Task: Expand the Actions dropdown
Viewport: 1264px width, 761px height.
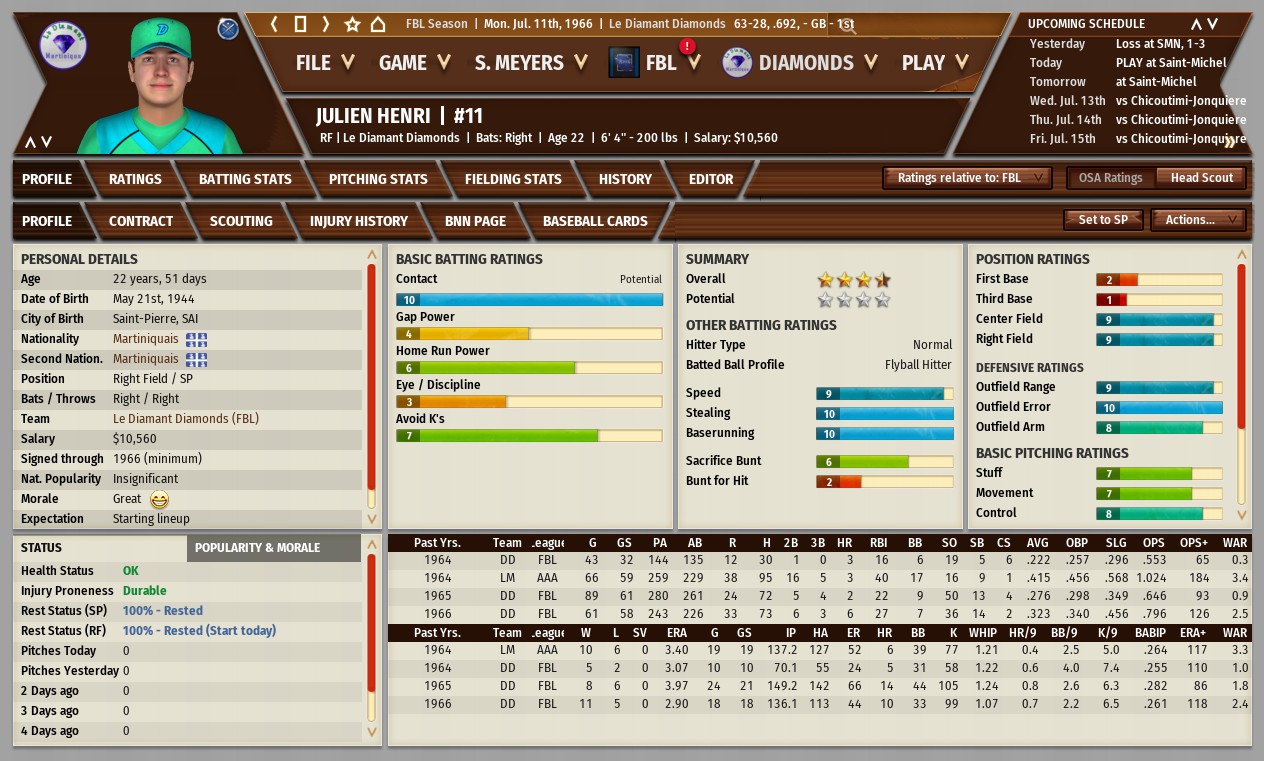Action: point(1197,220)
